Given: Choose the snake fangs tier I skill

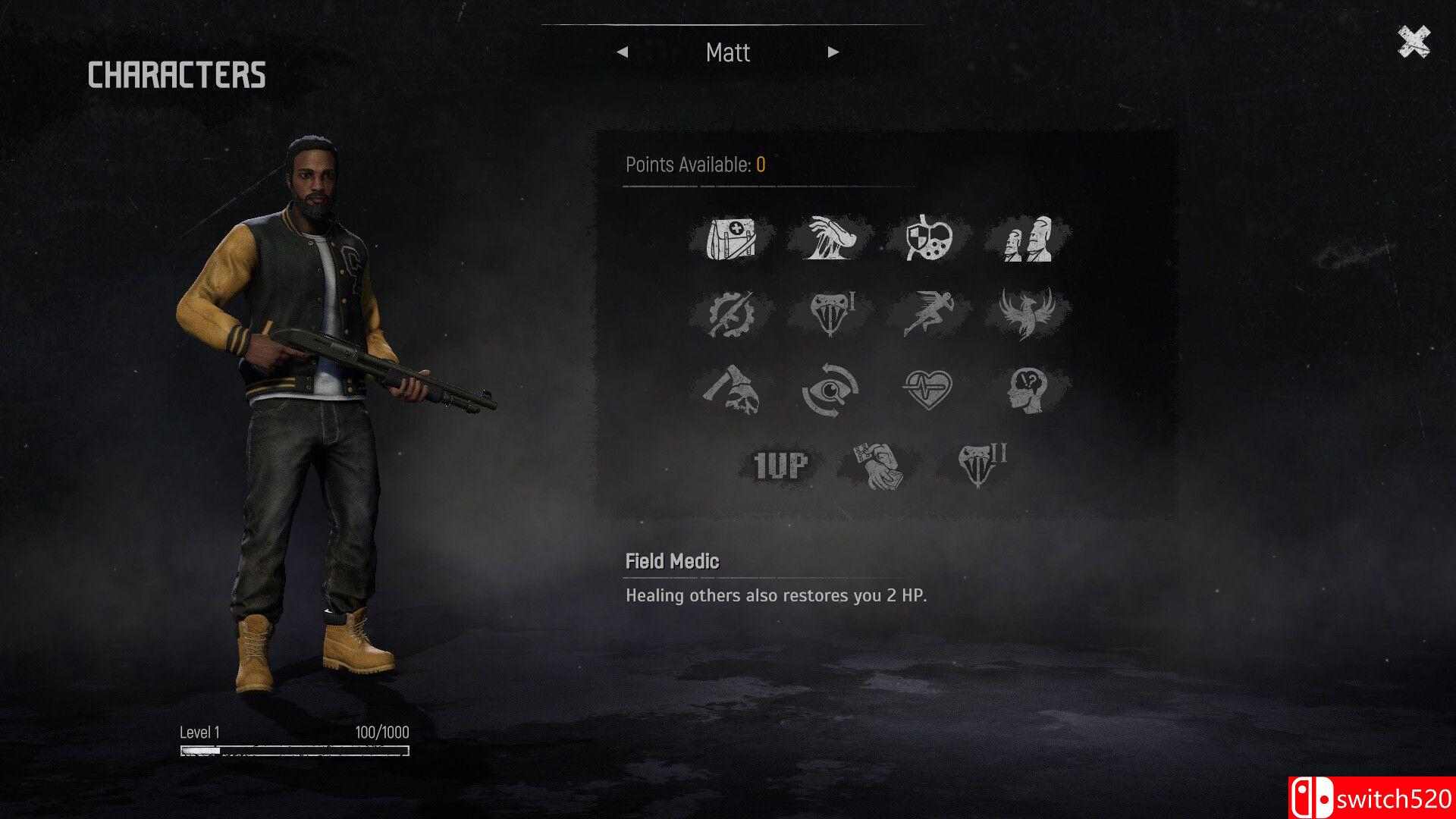Looking at the screenshot, I should coord(830,313).
